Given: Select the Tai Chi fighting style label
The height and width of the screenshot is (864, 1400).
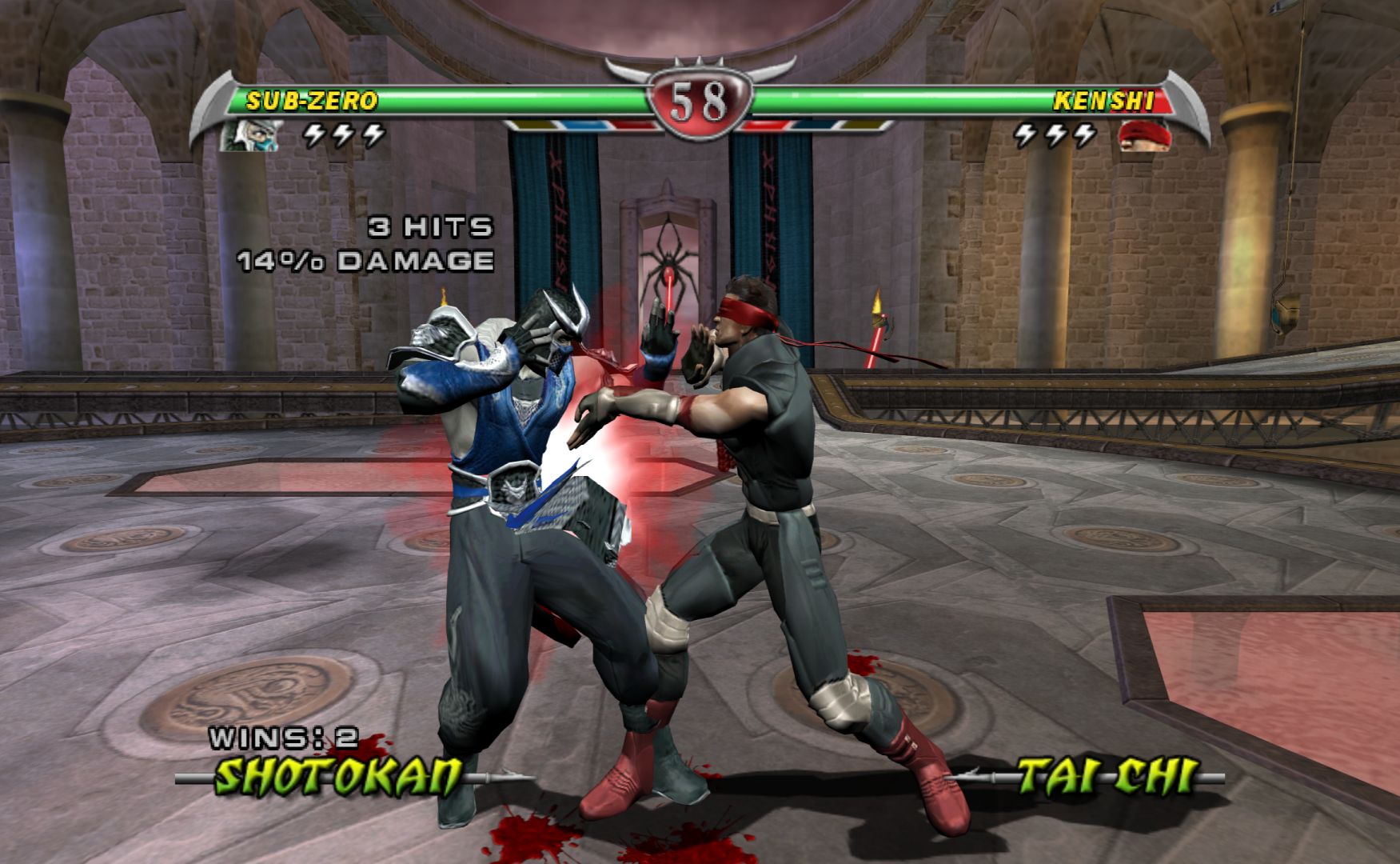Looking at the screenshot, I should 1107,774.
